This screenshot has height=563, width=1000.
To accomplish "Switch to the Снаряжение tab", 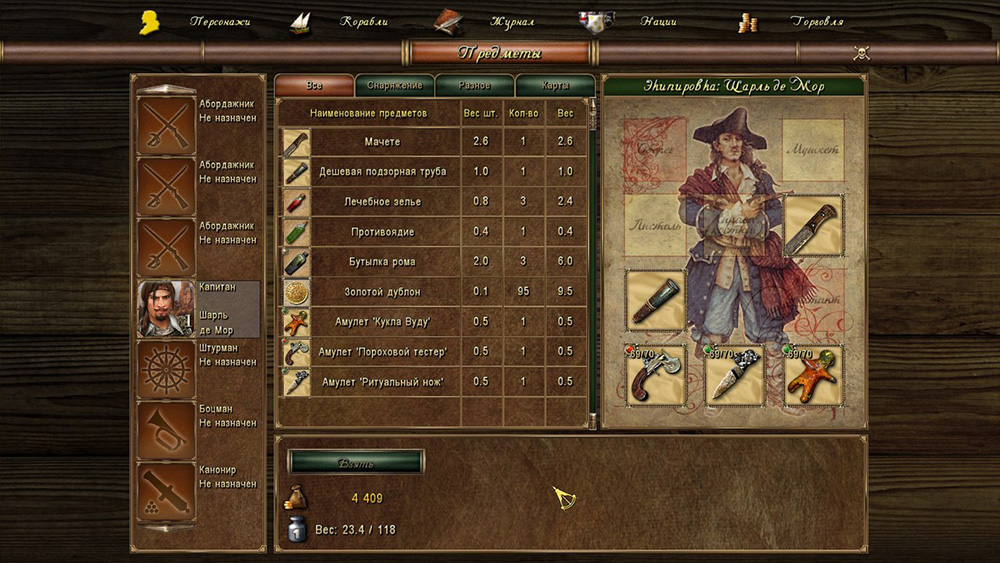I will [x=394, y=86].
